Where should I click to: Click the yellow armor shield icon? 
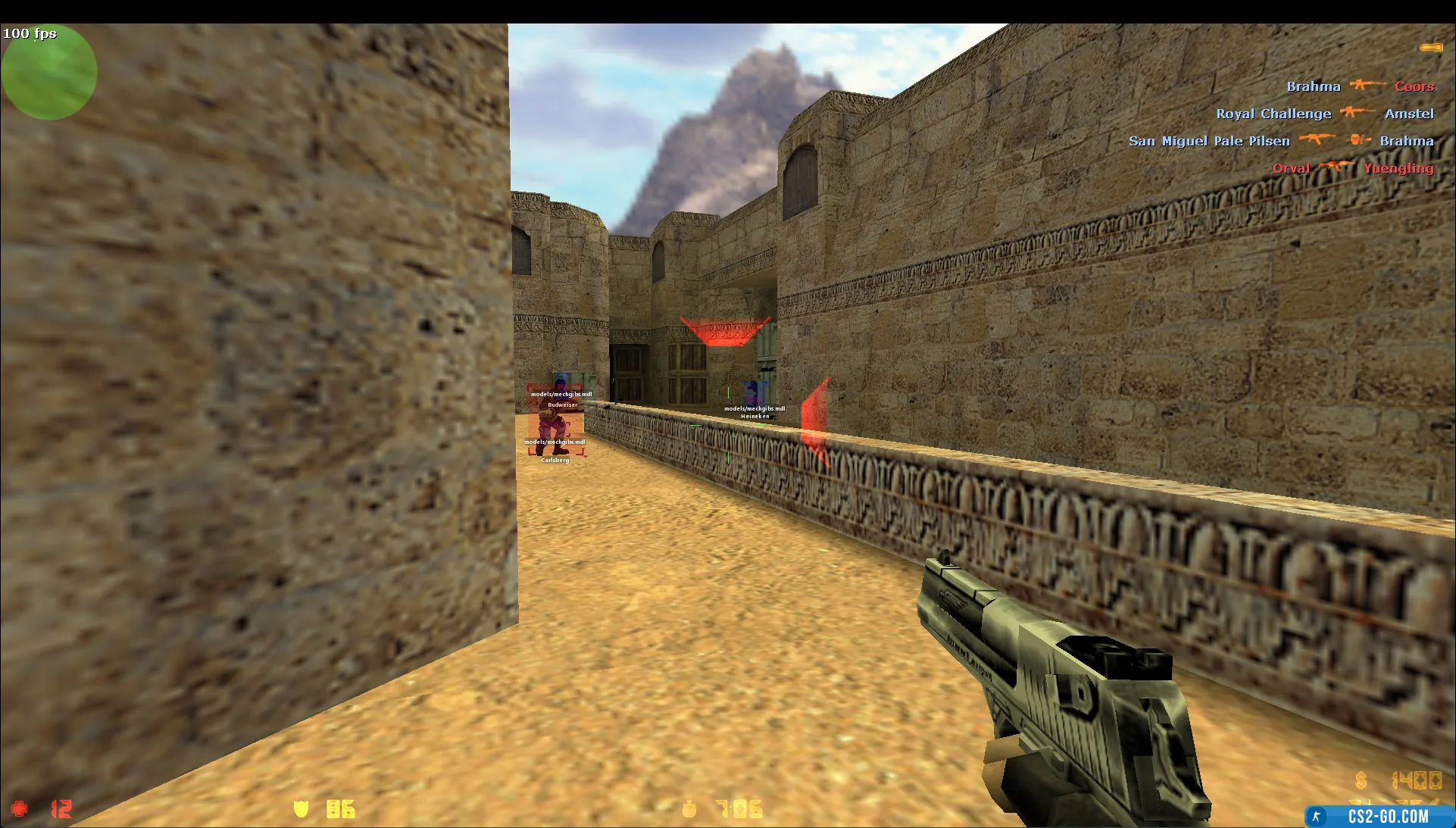tap(301, 809)
